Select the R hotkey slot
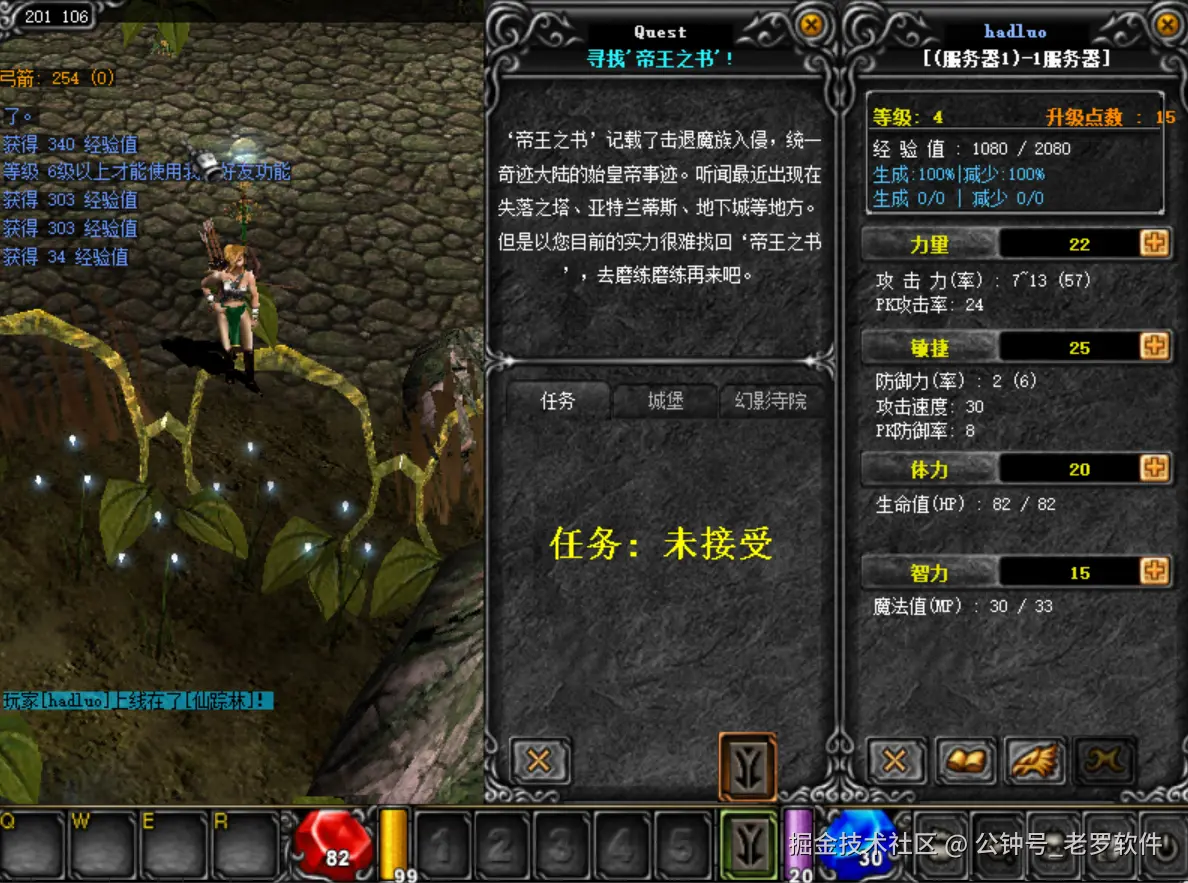Screen dimensions: 1188x883 tap(243, 844)
